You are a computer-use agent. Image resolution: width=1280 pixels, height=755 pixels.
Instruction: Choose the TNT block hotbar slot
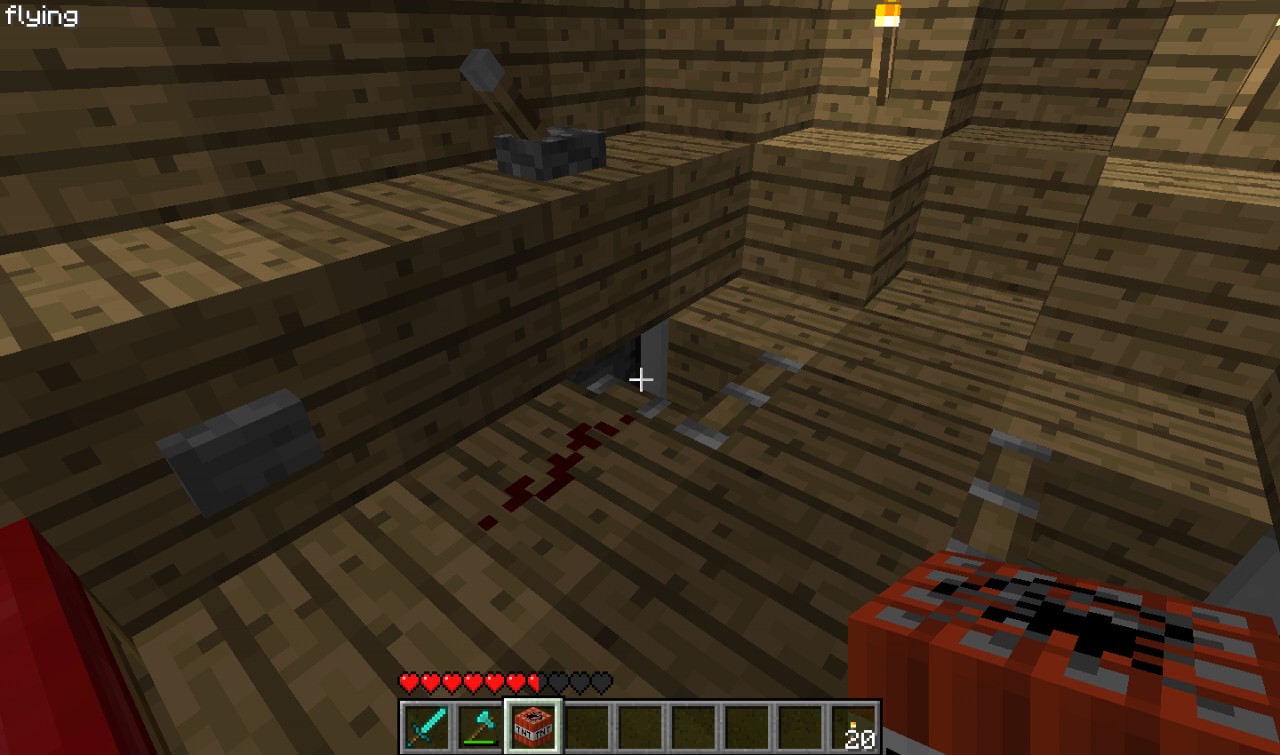534,726
